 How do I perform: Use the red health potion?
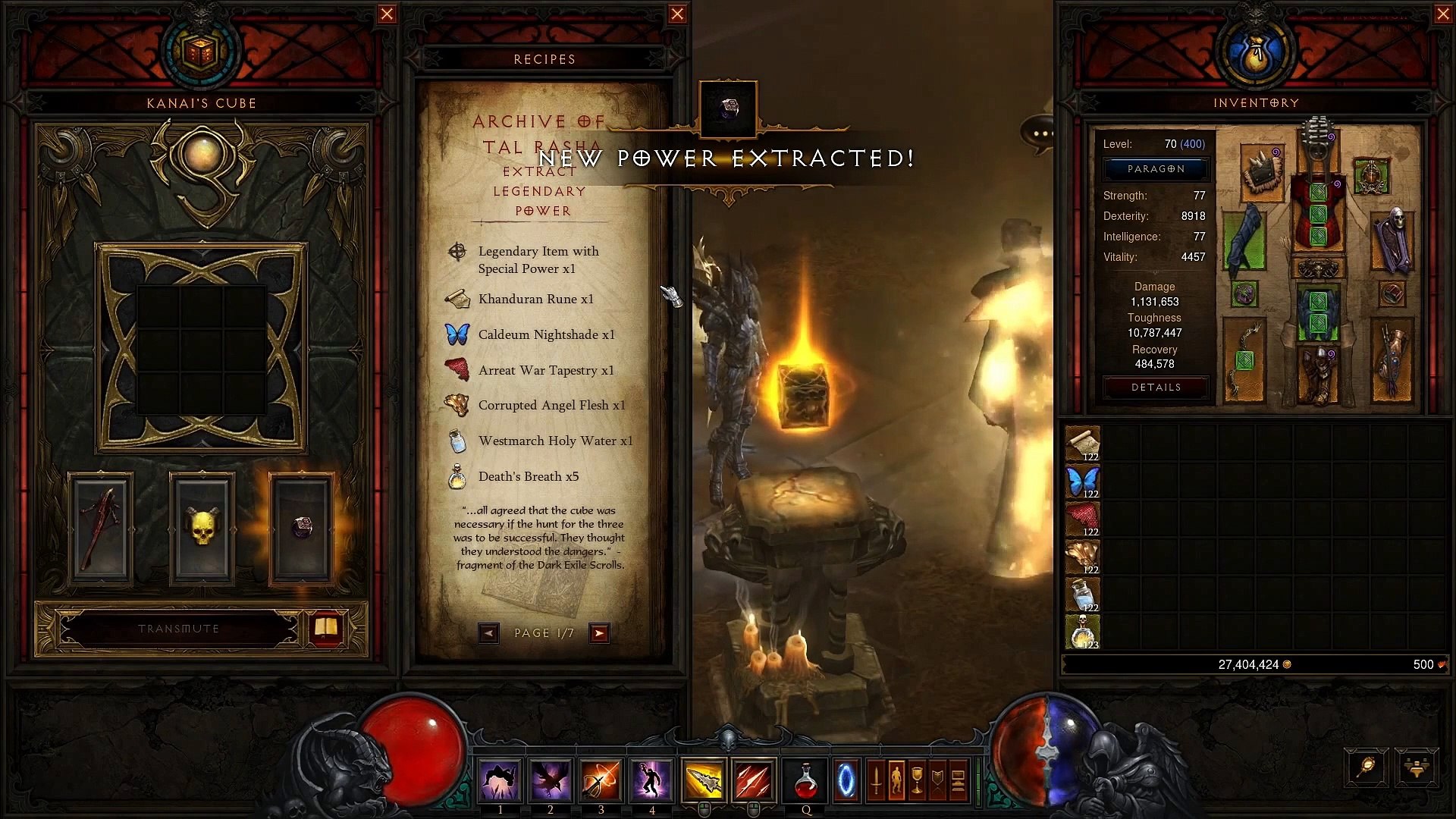(x=805, y=781)
